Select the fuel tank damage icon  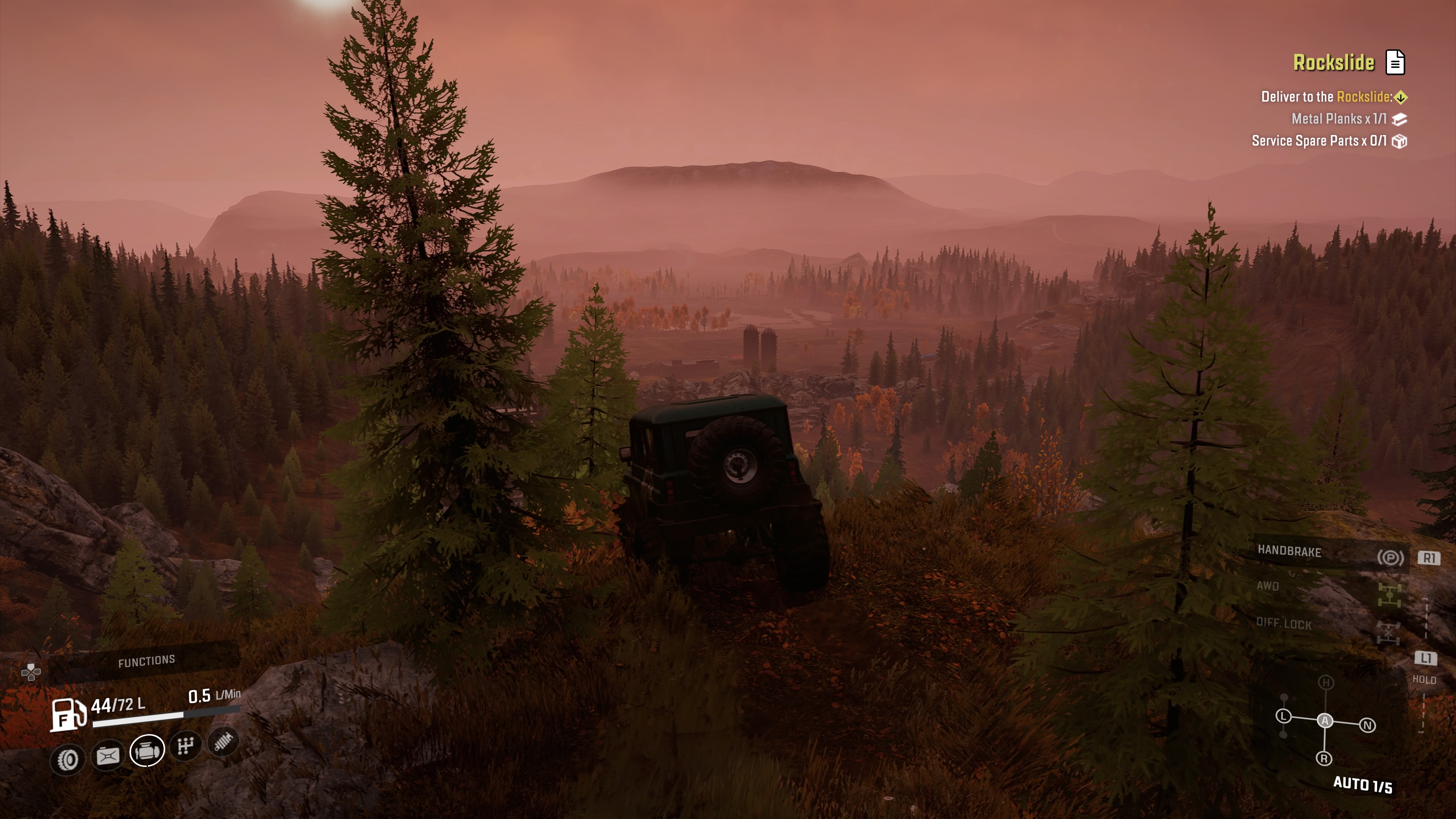(x=108, y=756)
